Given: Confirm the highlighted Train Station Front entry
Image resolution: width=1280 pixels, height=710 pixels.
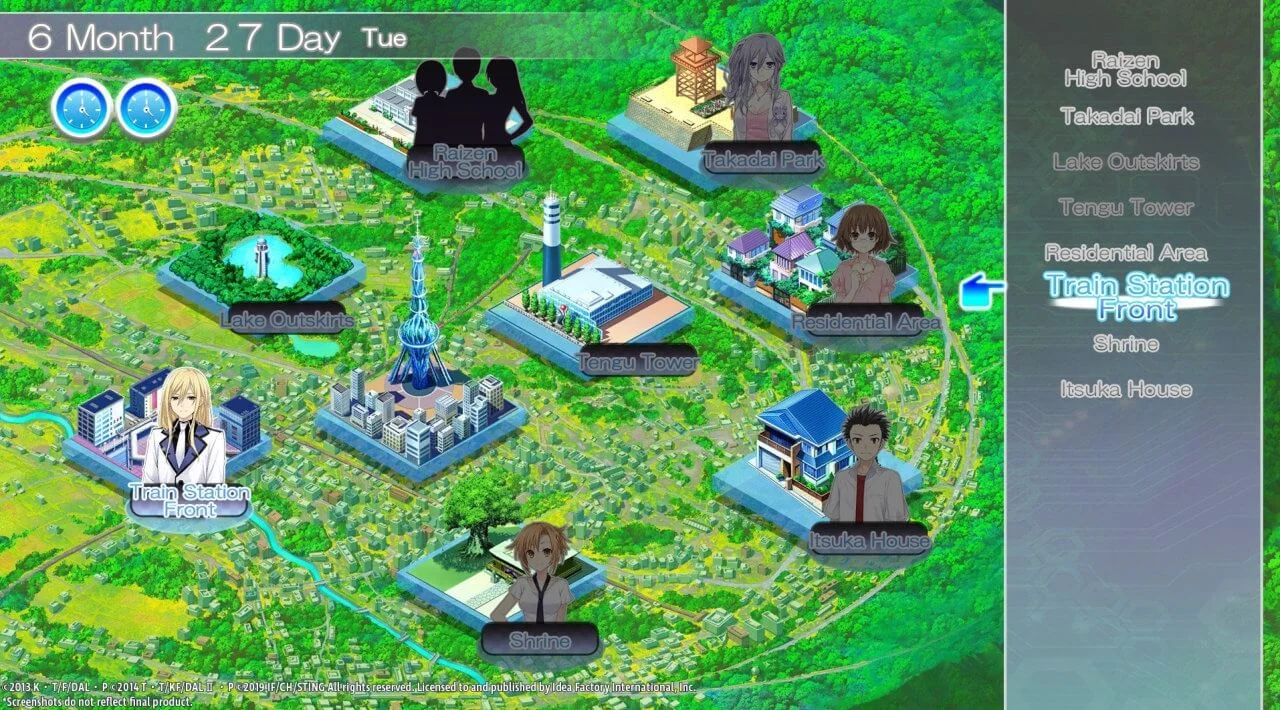Looking at the screenshot, I should [1136, 298].
